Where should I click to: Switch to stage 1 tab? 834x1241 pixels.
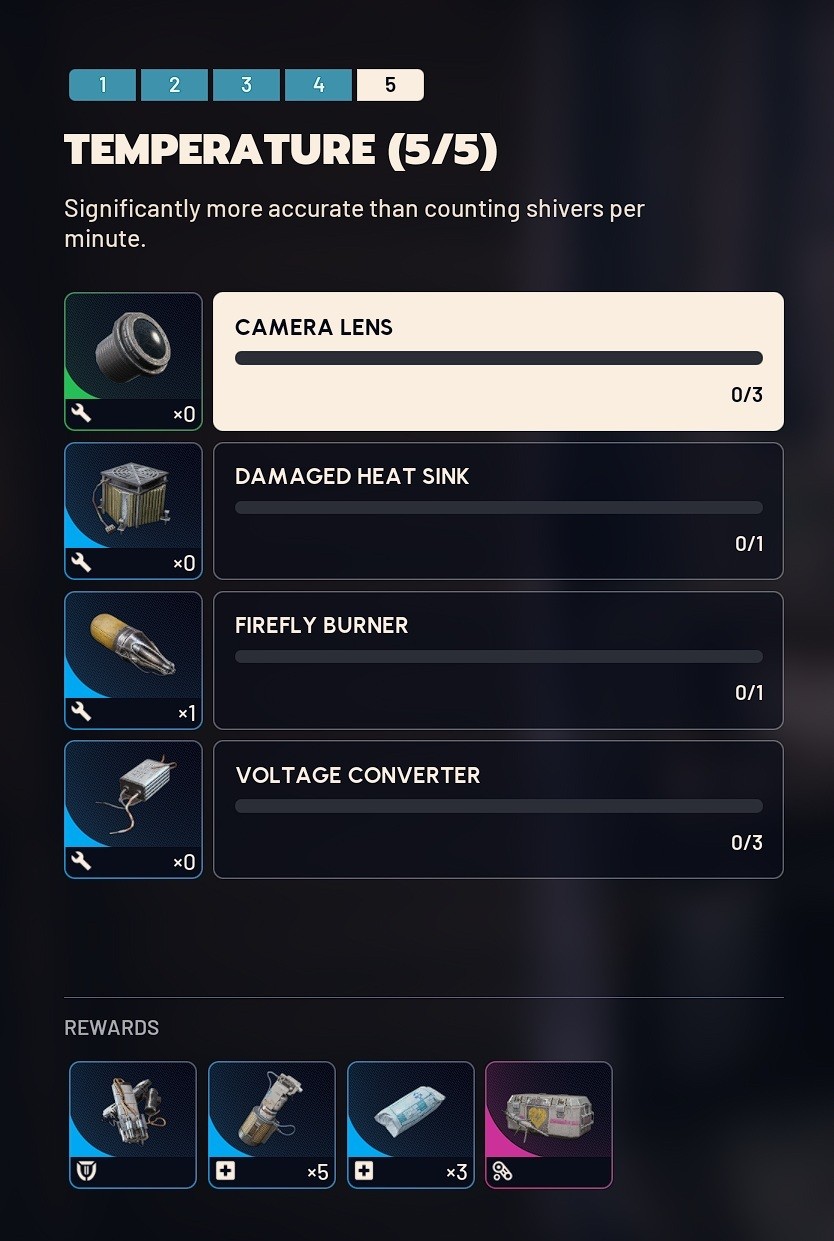[x=103, y=85]
